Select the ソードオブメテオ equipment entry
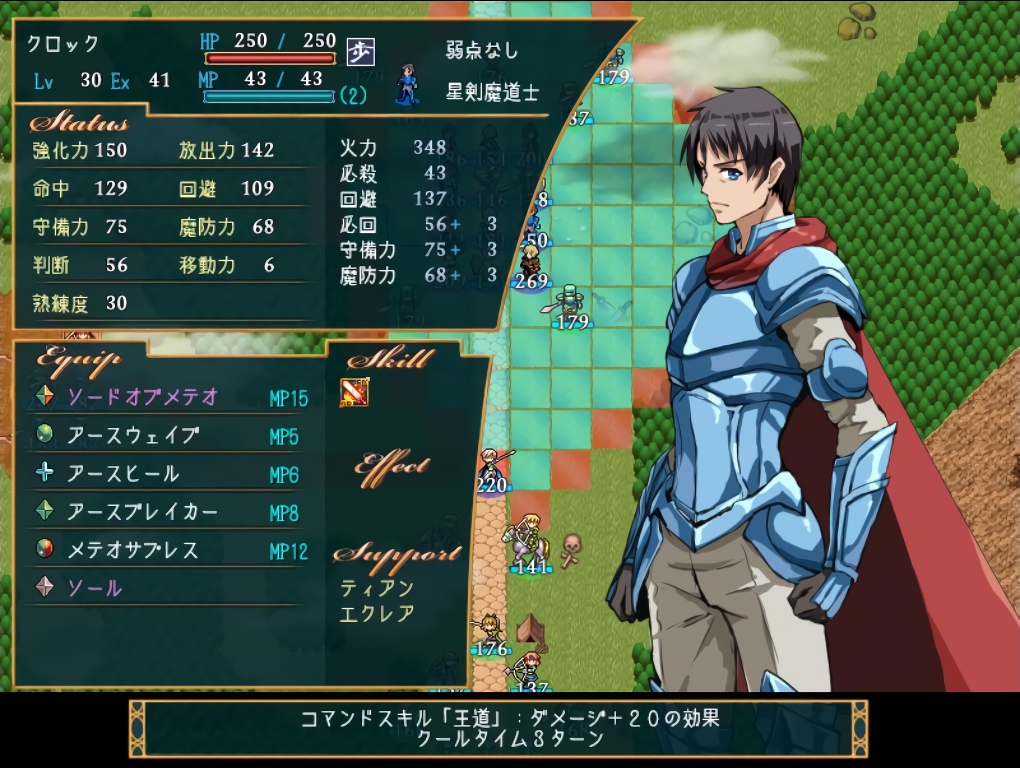Screen dimensions: 1020x768 143,397
